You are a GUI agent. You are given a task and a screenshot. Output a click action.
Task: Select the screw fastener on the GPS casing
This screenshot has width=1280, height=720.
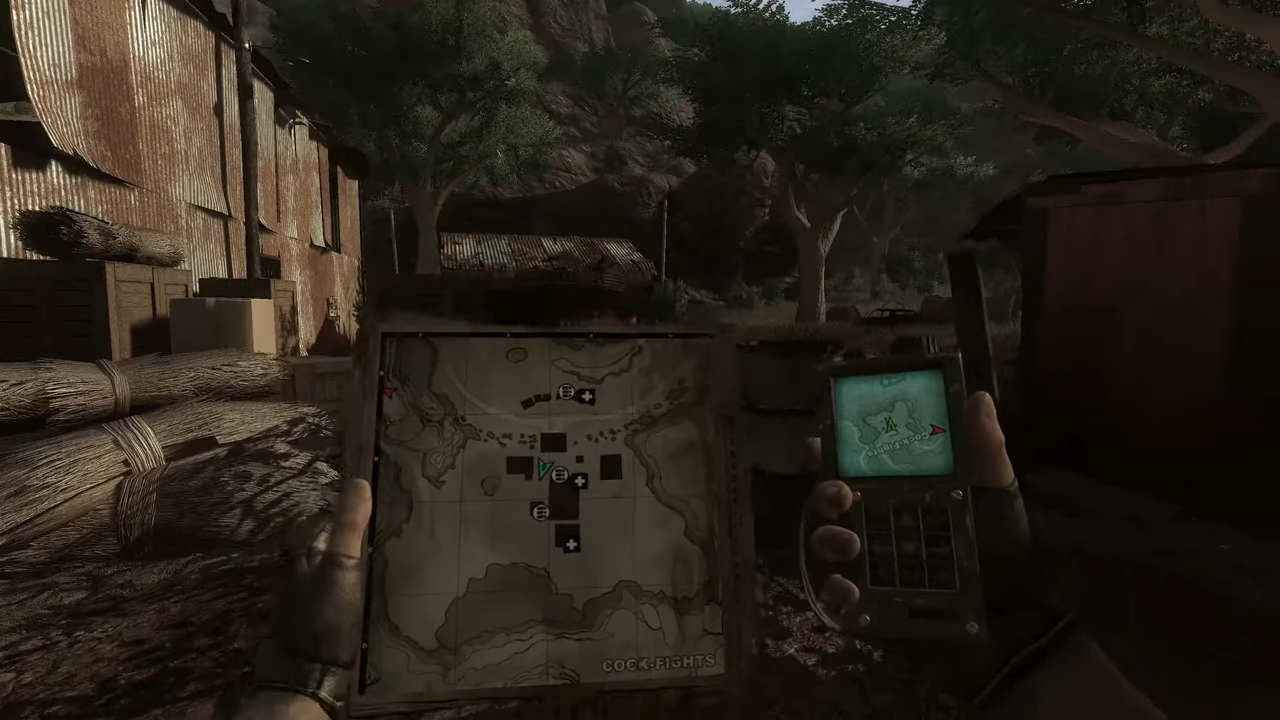pos(956,494)
